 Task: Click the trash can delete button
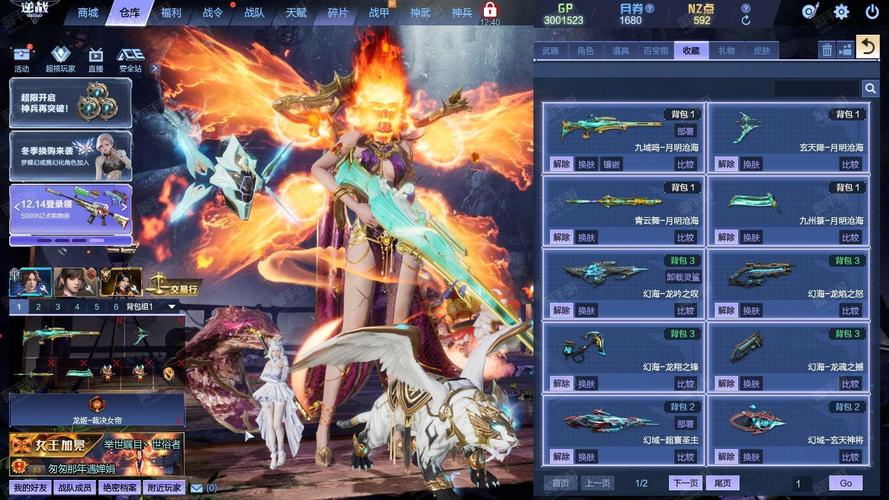(827, 49)
